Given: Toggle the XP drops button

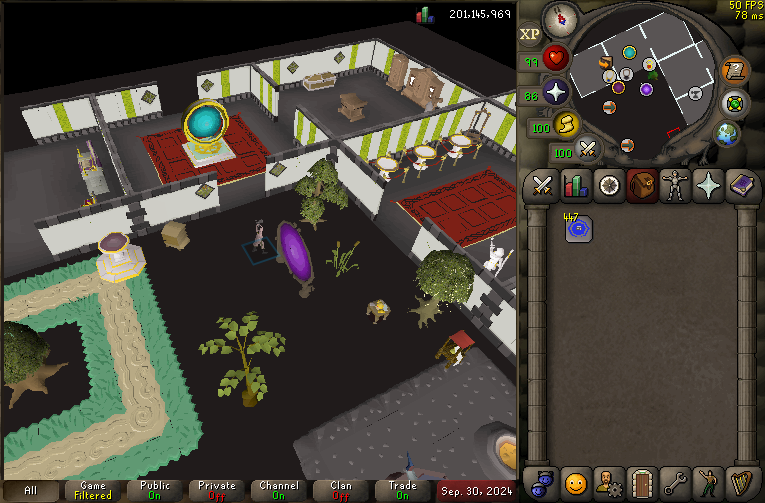Looking at the screenshot, I should (529, 34).
